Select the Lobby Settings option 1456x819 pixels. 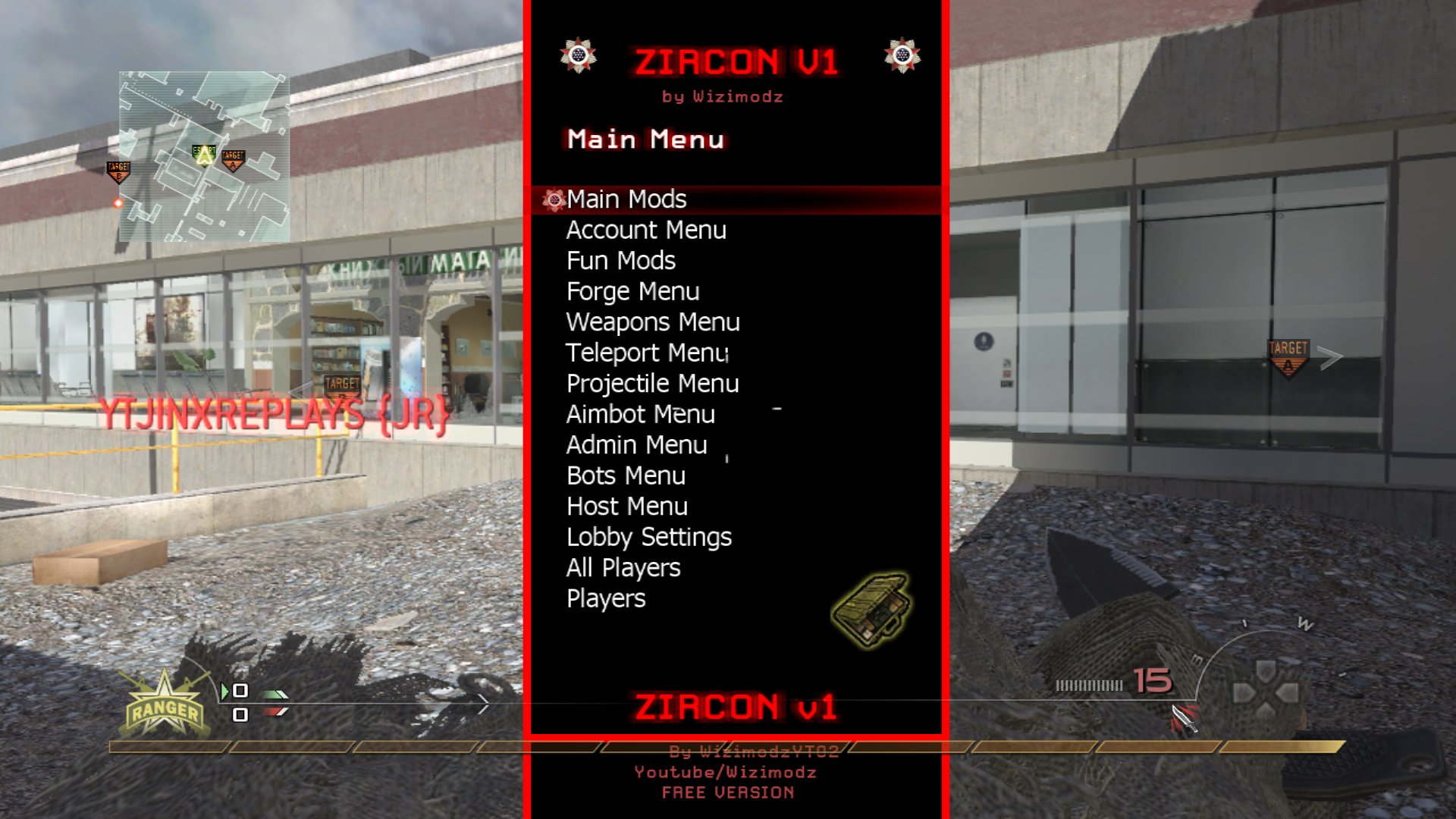point(648,537)
